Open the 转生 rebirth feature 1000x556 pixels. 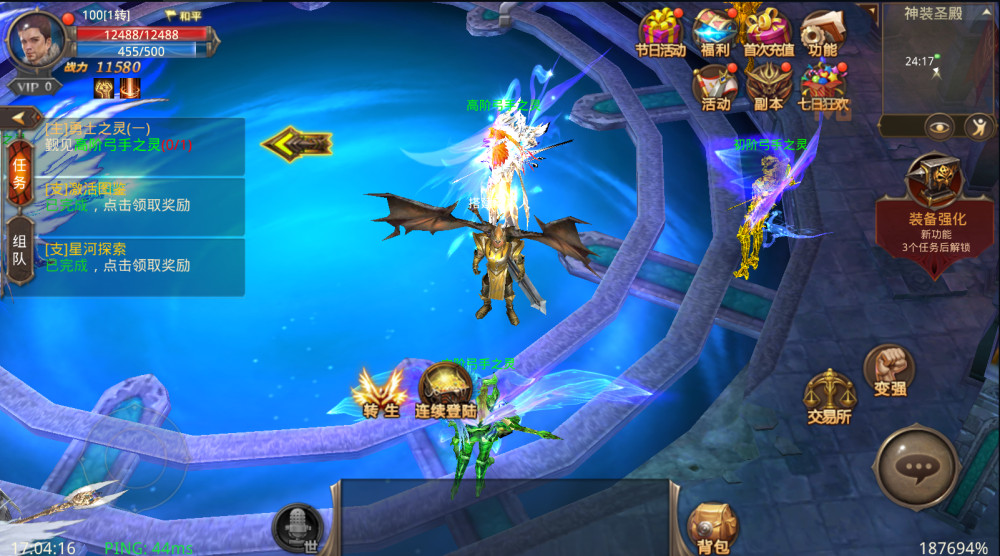380,392
